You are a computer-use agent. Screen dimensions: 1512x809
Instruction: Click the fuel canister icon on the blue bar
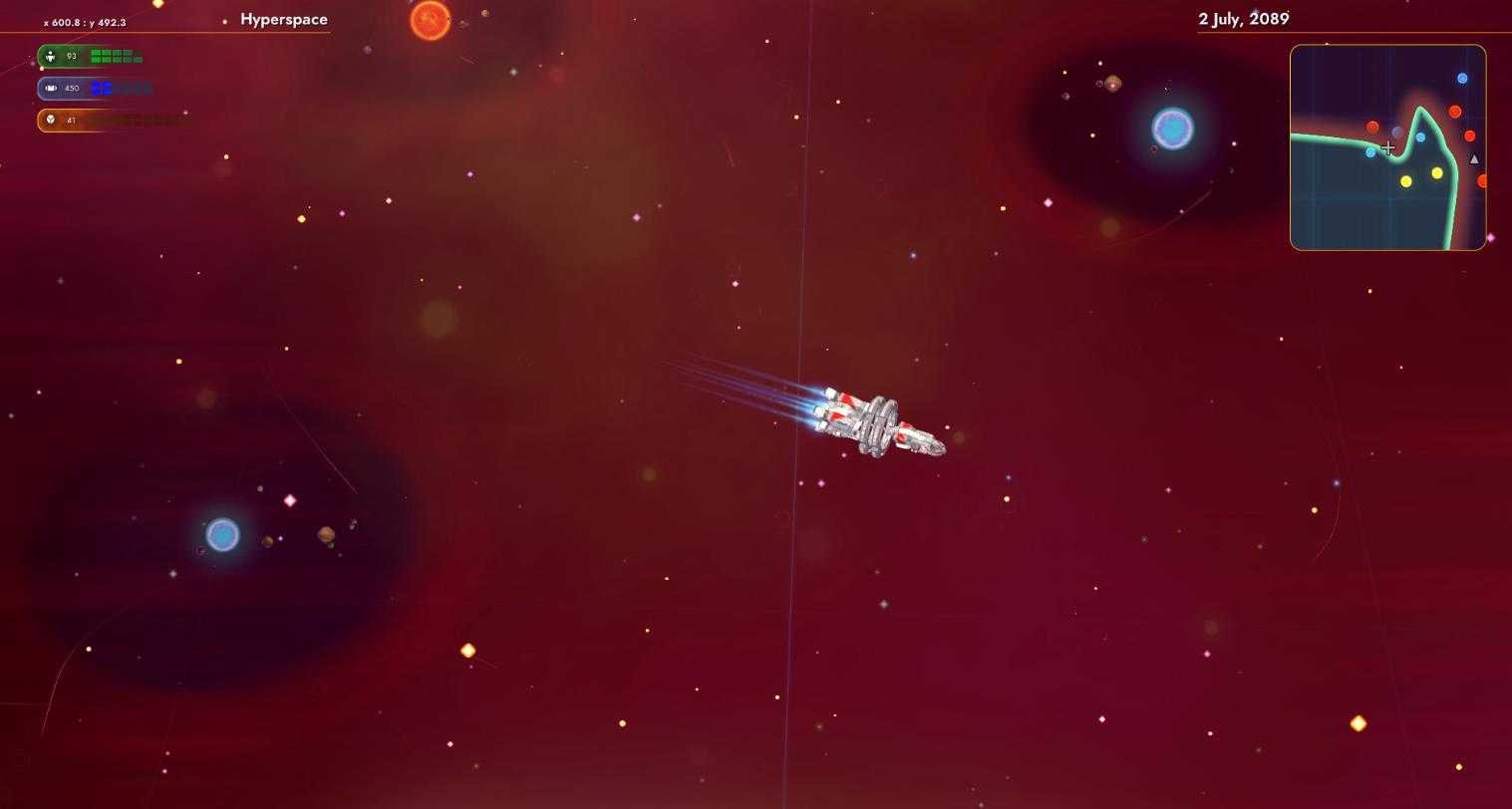click(x=51, y=88)
